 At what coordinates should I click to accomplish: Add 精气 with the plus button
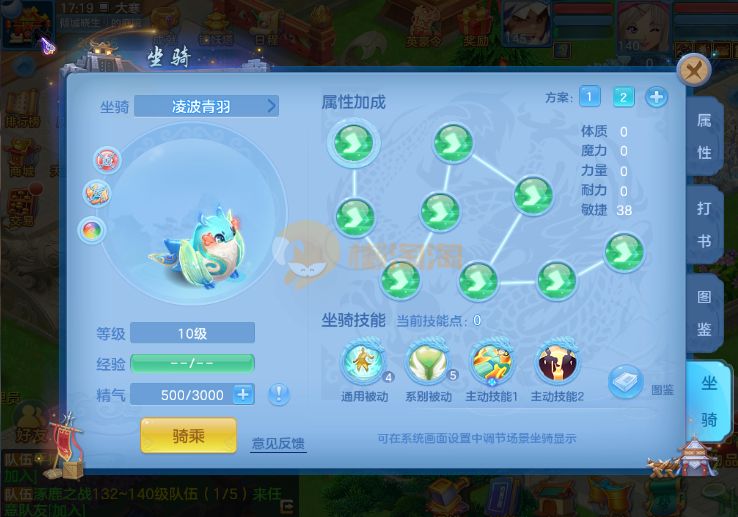pos(243,394)
